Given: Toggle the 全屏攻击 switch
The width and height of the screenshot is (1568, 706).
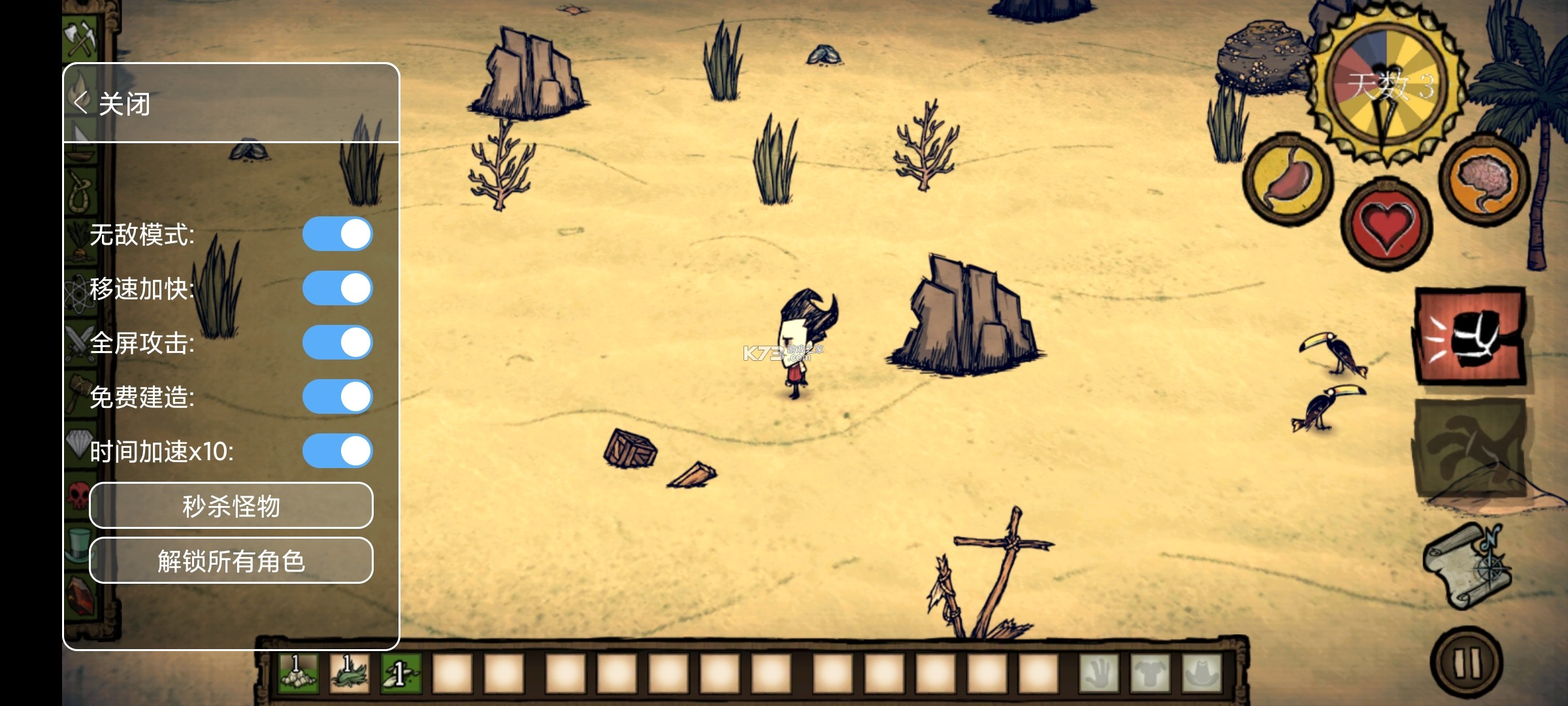Looking at the screenshot, I should tap(337, 343).
